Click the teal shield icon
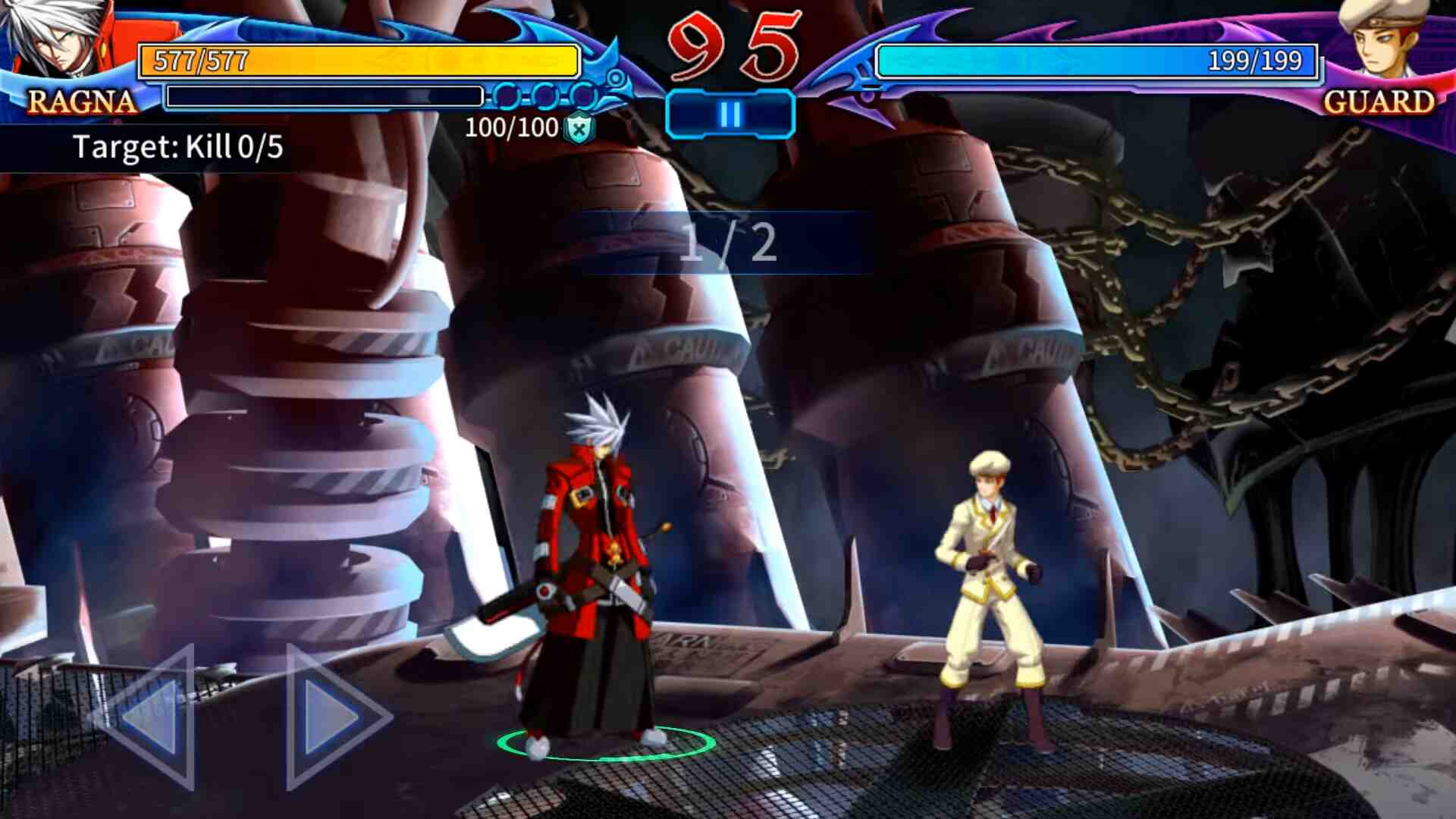Screen dimensions: 1456x819 pyautogui.click(x=579, y=128)
